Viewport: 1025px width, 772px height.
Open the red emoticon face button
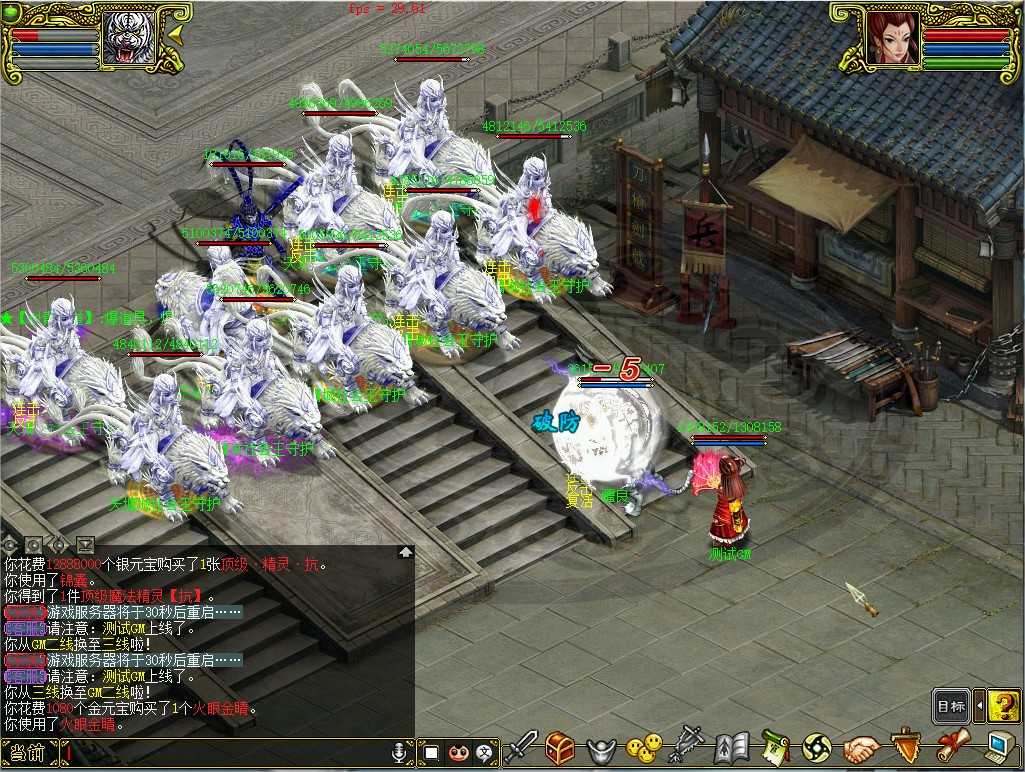[x=458, y=752]
